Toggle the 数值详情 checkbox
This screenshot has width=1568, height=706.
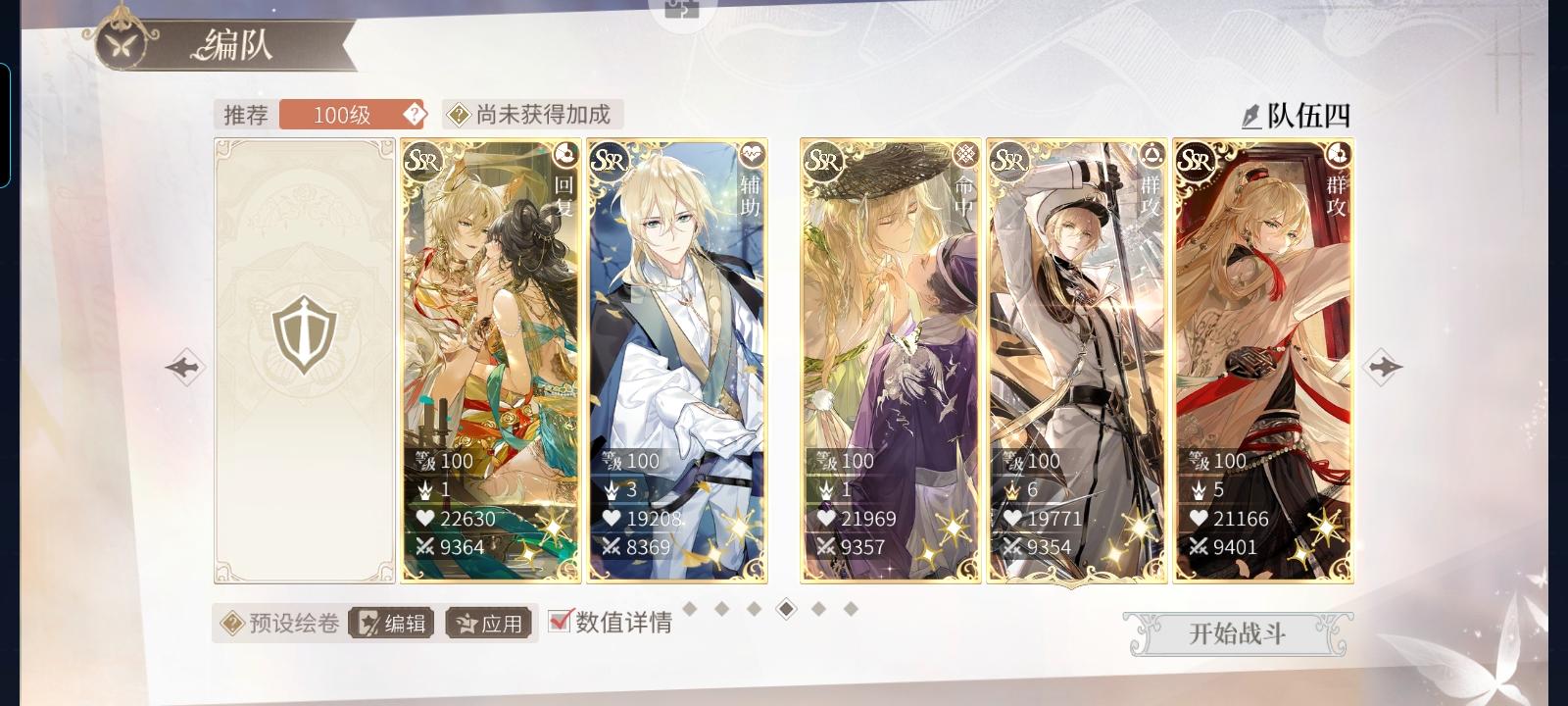(559, 621)
